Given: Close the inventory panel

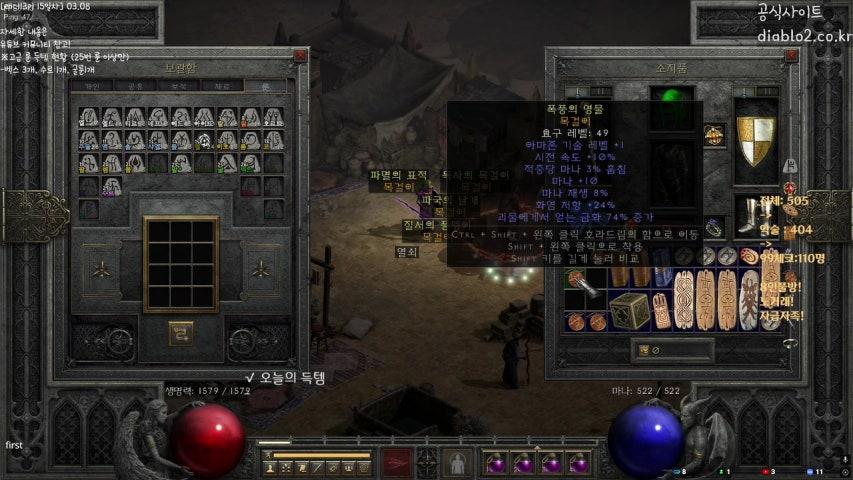Looking at the screenshot, I should coord(791,57).
